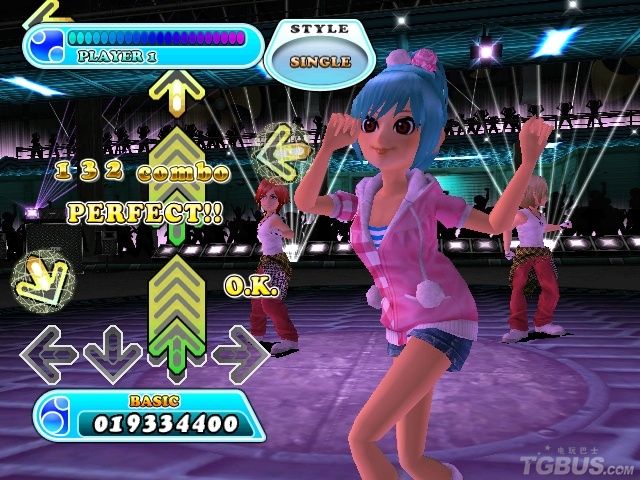This screenshot has width=640, height=480.
Task: Select the gray right arrow step target
Action: (241, 352)
